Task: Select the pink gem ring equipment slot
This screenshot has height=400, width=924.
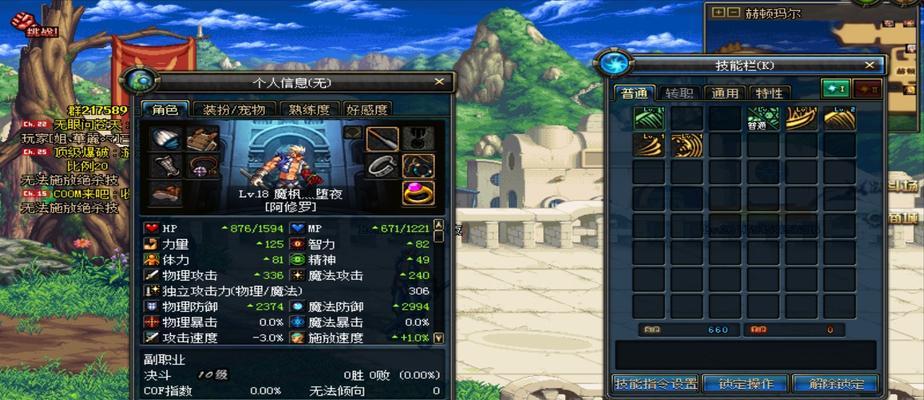Action: [418, 192]
